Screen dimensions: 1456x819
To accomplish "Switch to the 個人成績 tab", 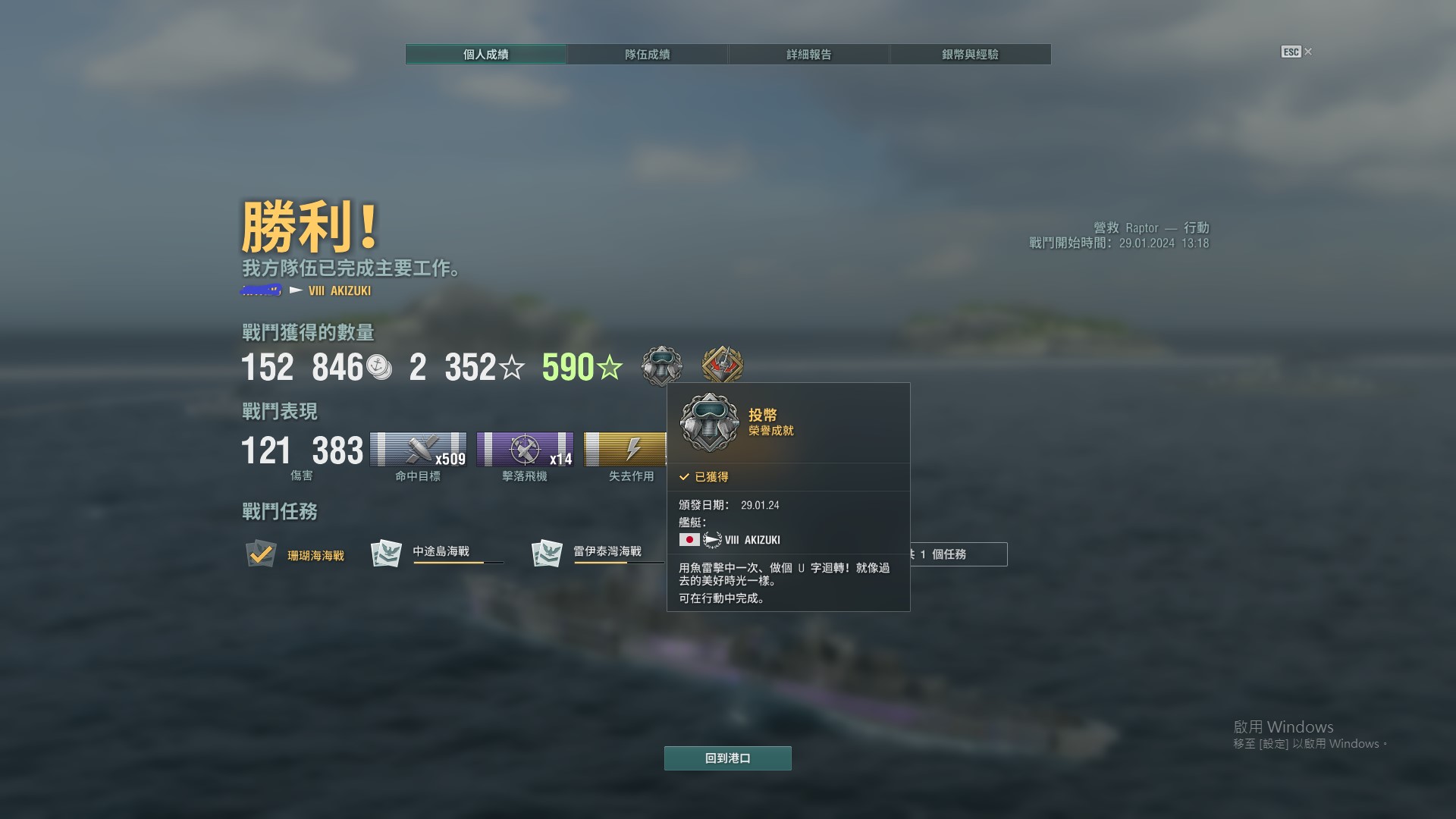I will [x=485, y=55].
